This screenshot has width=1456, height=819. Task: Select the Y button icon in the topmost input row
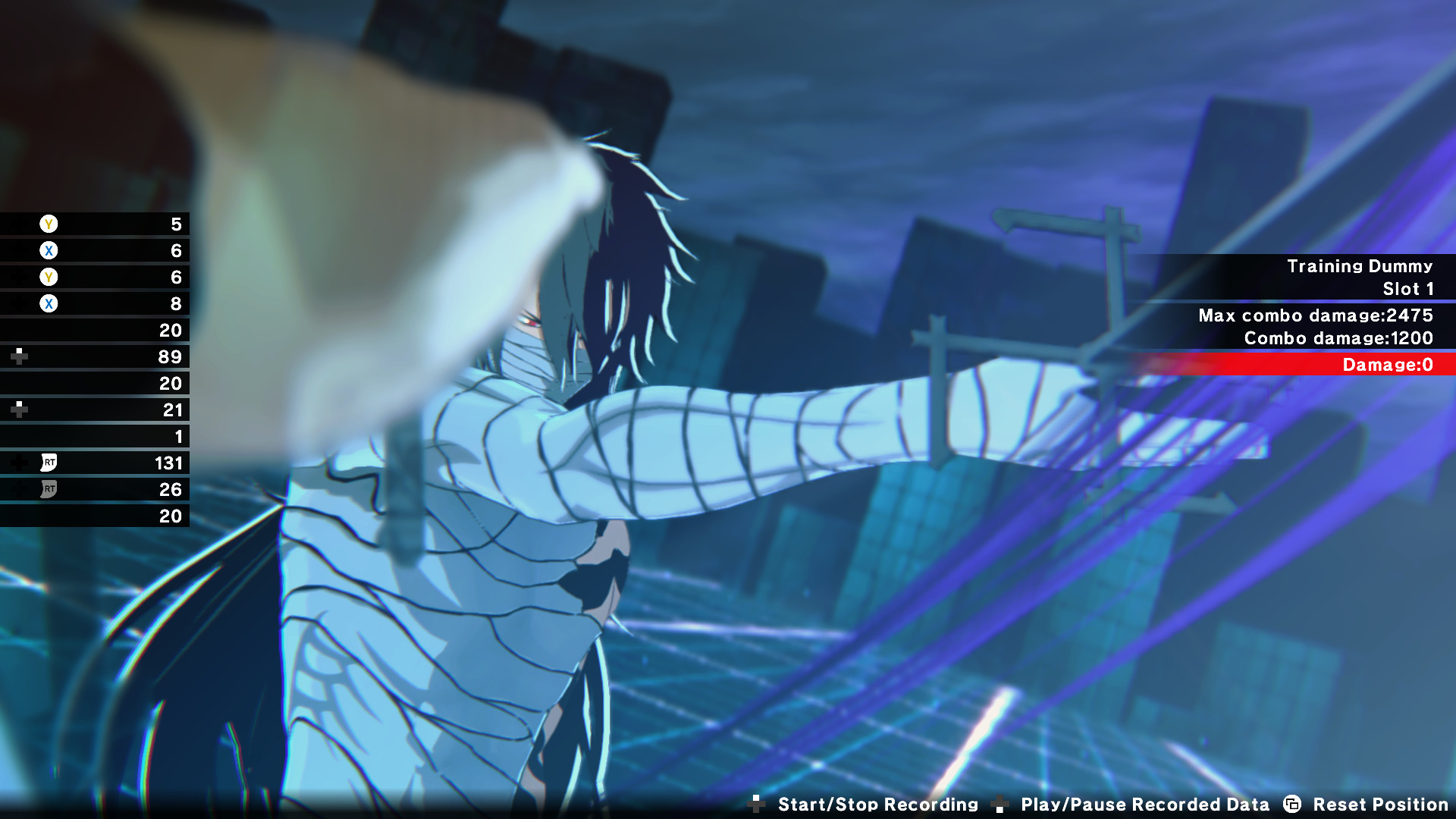47,224
